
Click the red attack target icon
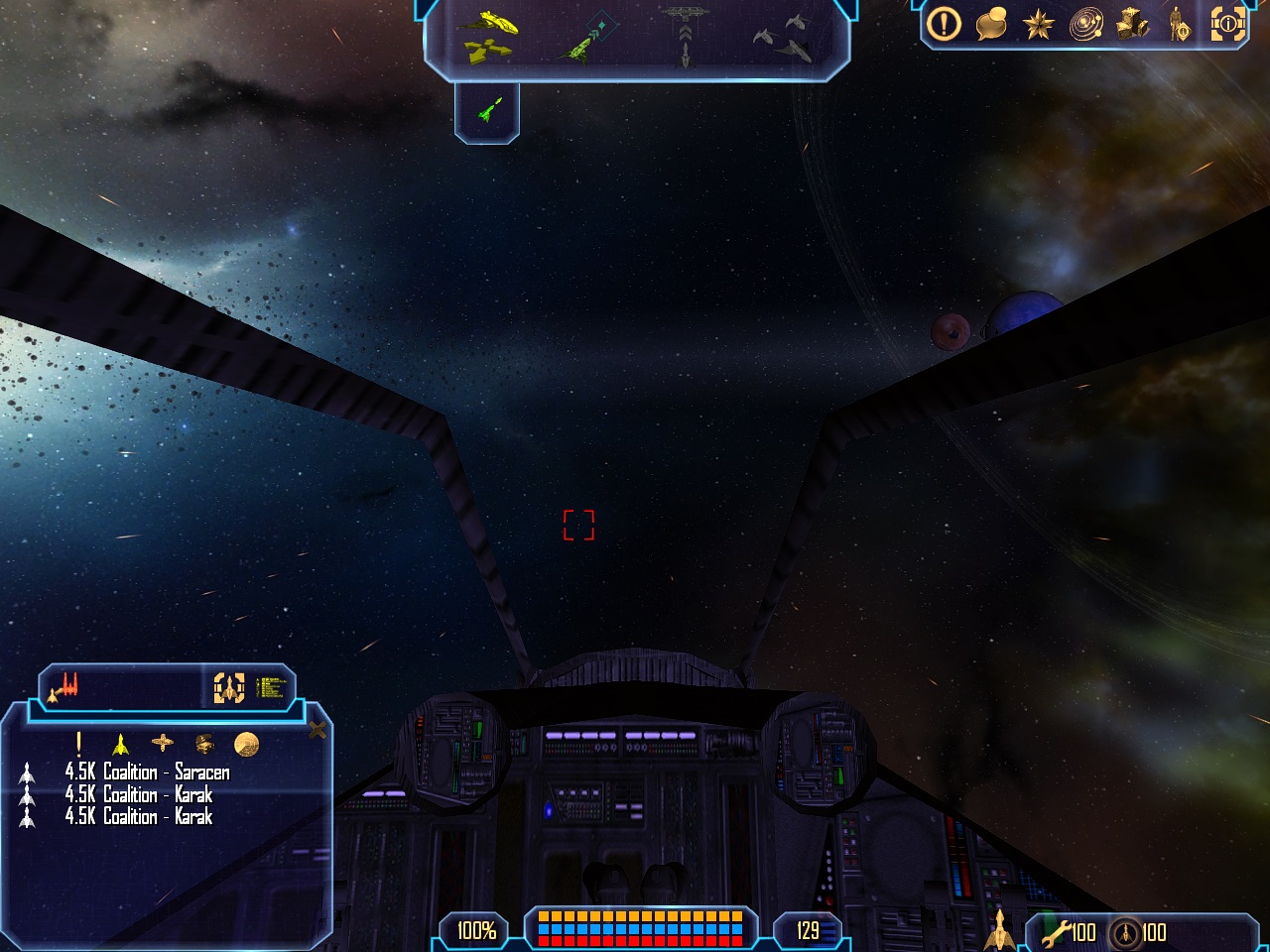pyautogui.click(x=67, y=686)
